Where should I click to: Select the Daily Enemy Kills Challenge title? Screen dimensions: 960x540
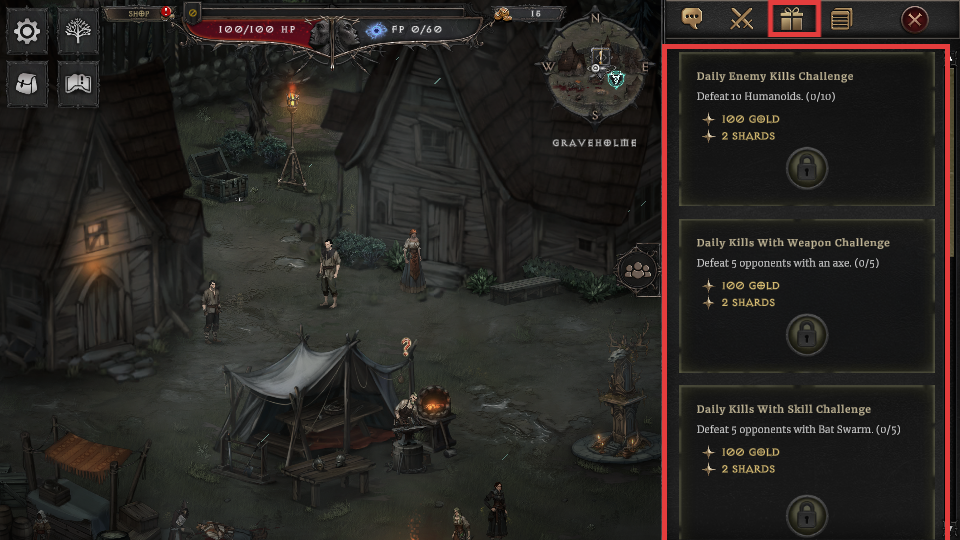[x=775, y=76]
